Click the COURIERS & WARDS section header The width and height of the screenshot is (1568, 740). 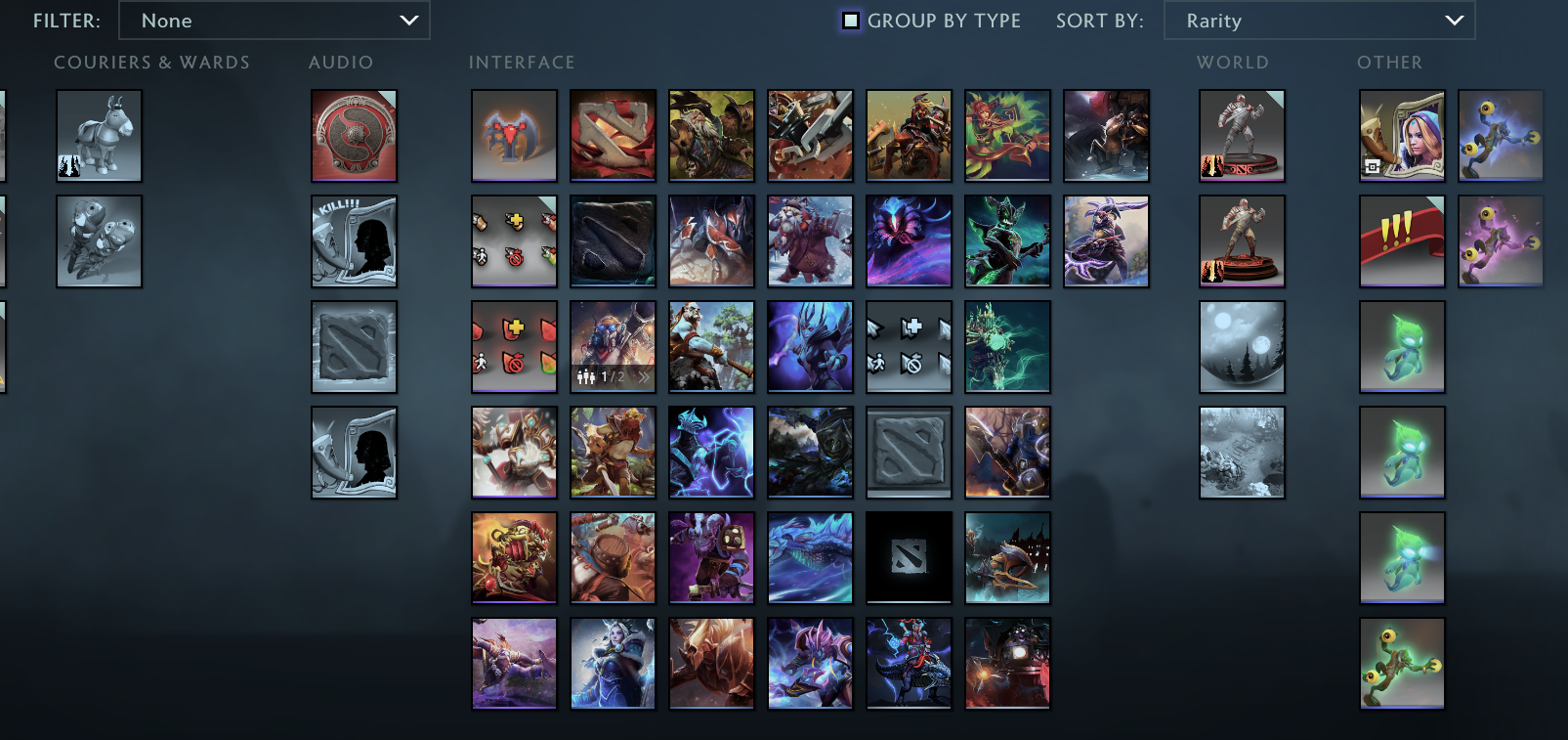click(x=152, y=62)
